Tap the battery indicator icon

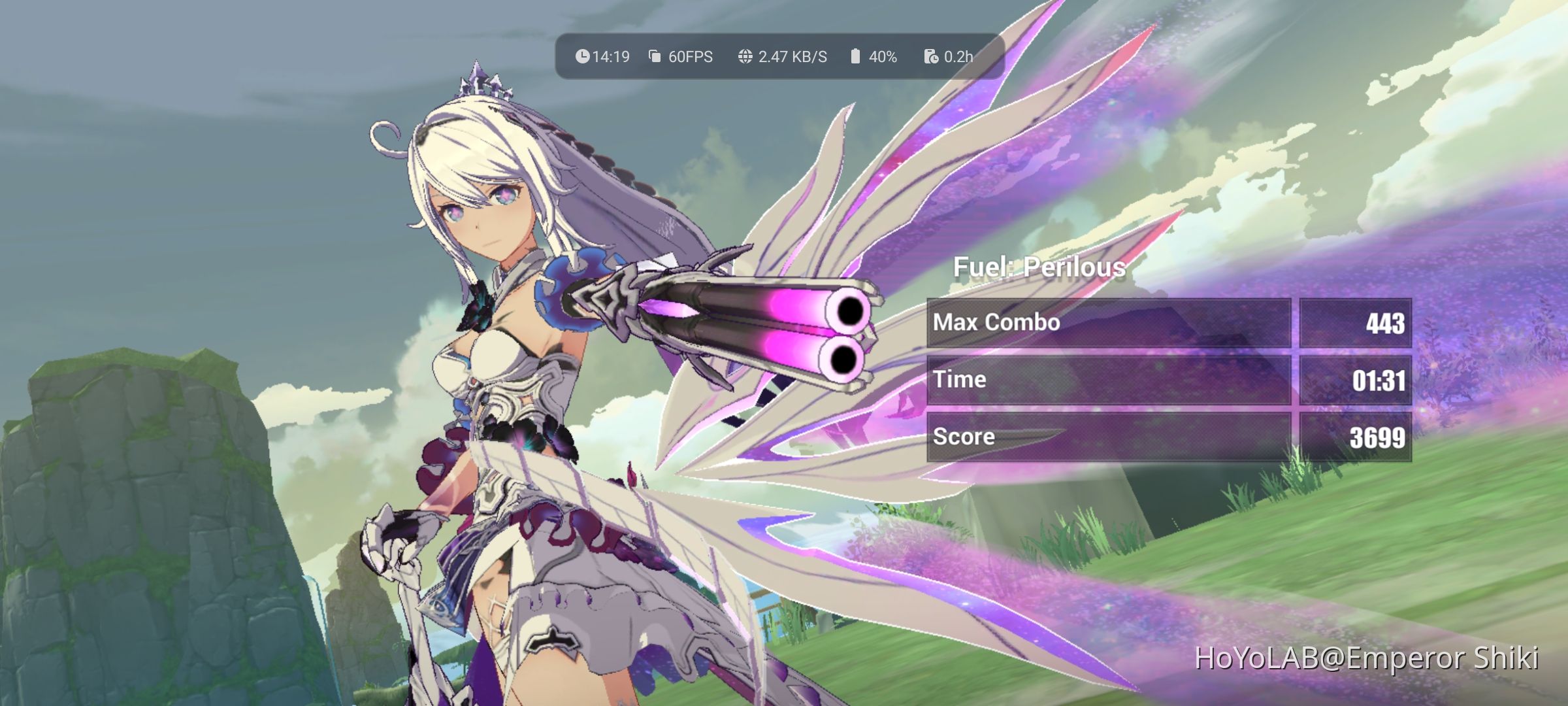(855, 57)
